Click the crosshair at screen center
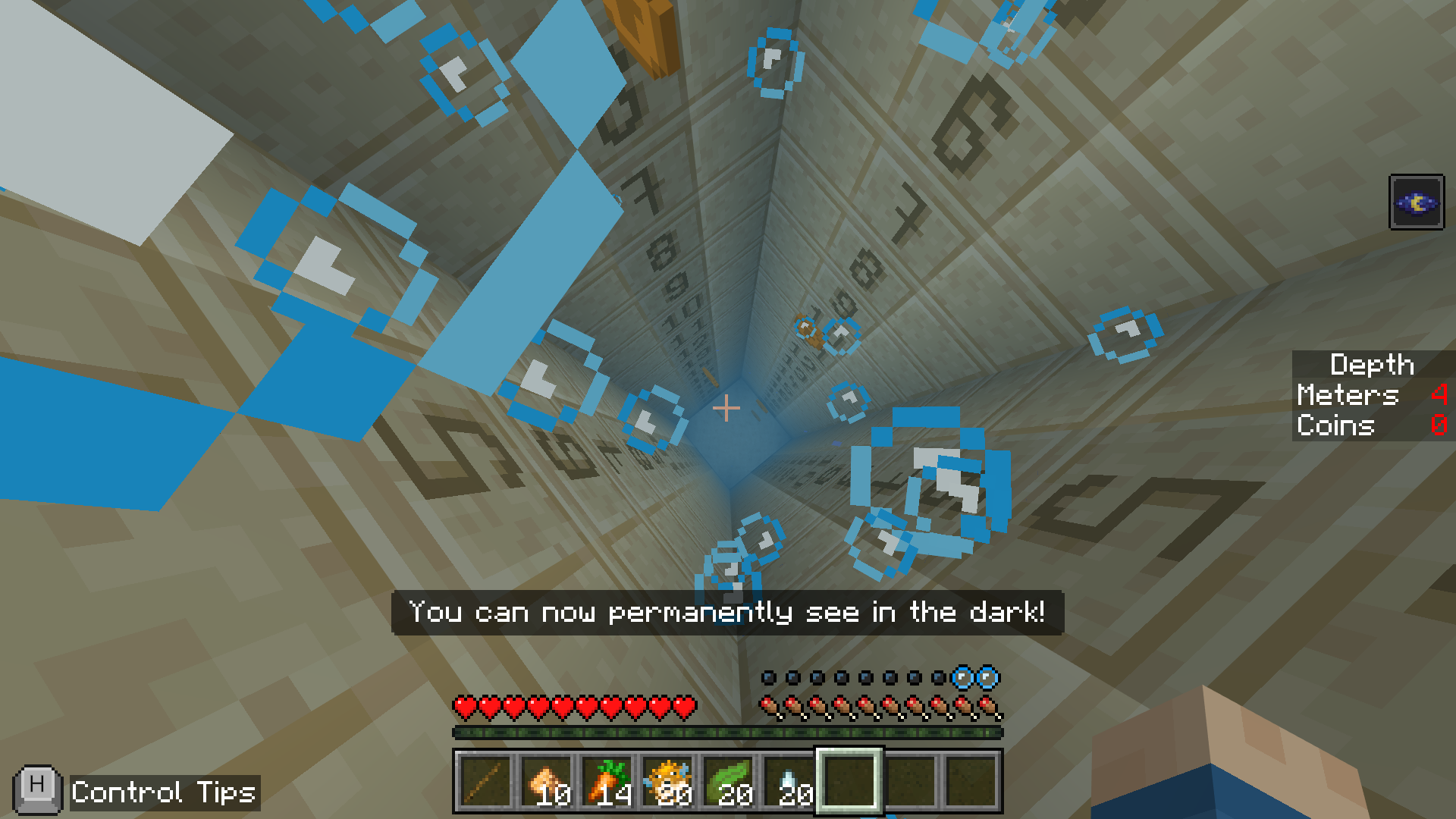Viewport: 1456px width, 819px height. tap(728, 408)
